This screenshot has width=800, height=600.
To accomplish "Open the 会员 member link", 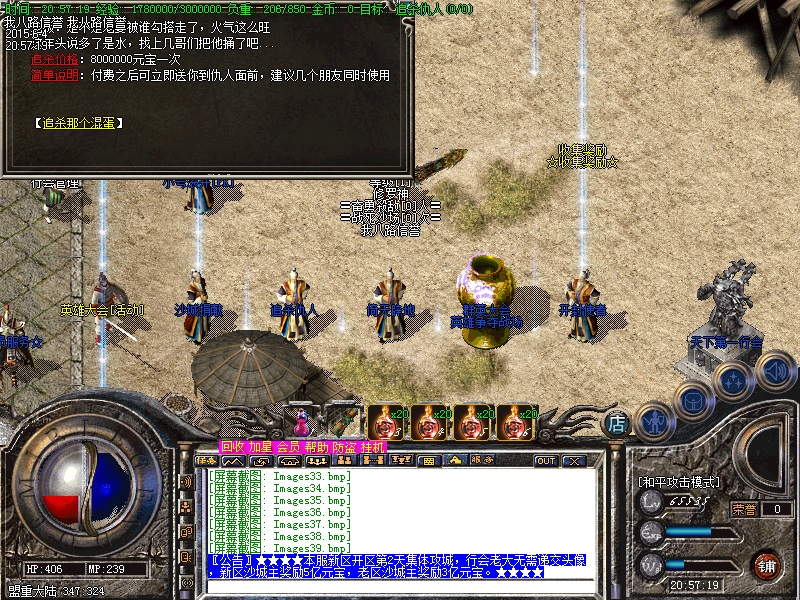I will coord(288,446).
